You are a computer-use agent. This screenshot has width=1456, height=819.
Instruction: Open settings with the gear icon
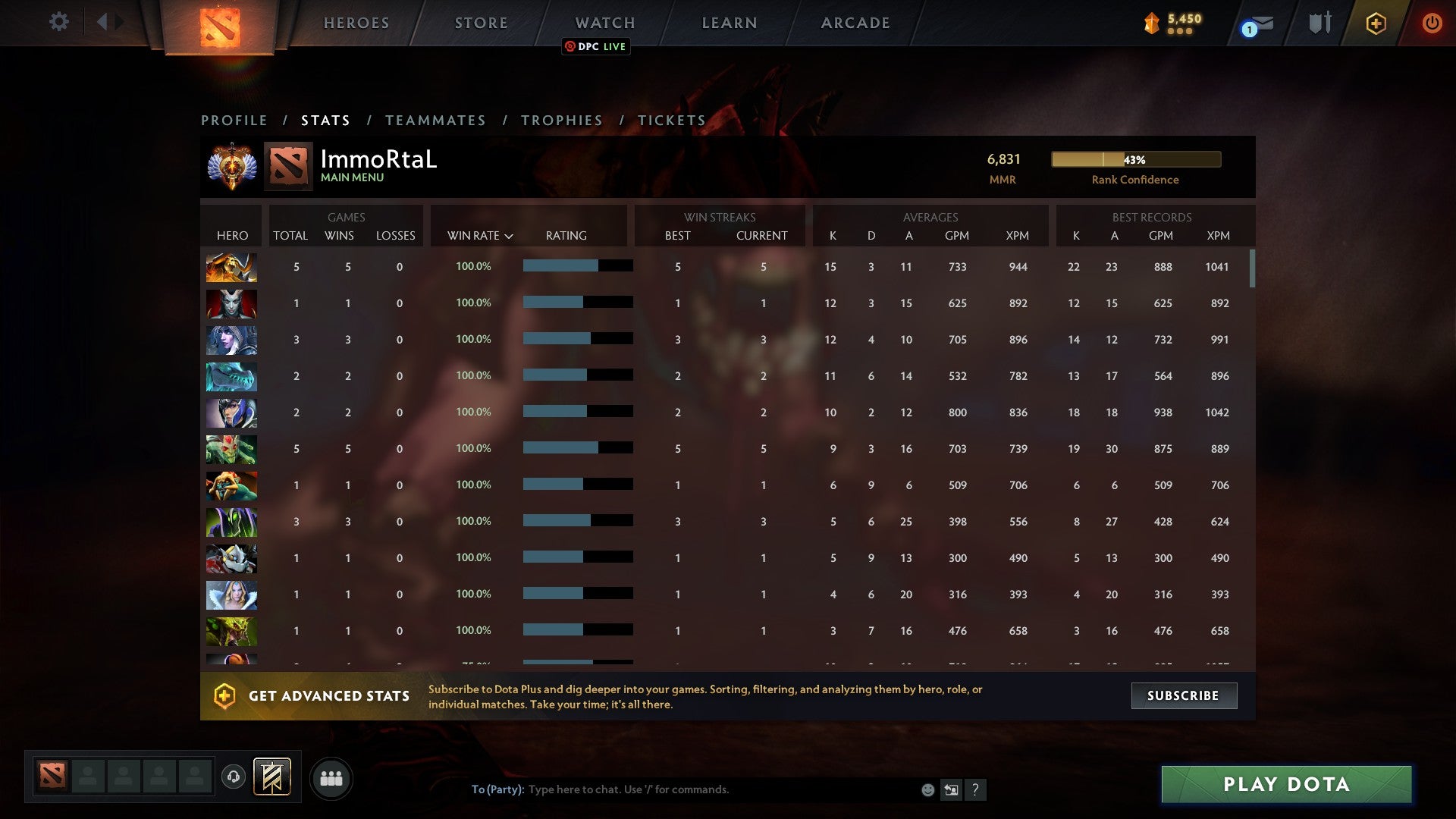coord(59,23)
